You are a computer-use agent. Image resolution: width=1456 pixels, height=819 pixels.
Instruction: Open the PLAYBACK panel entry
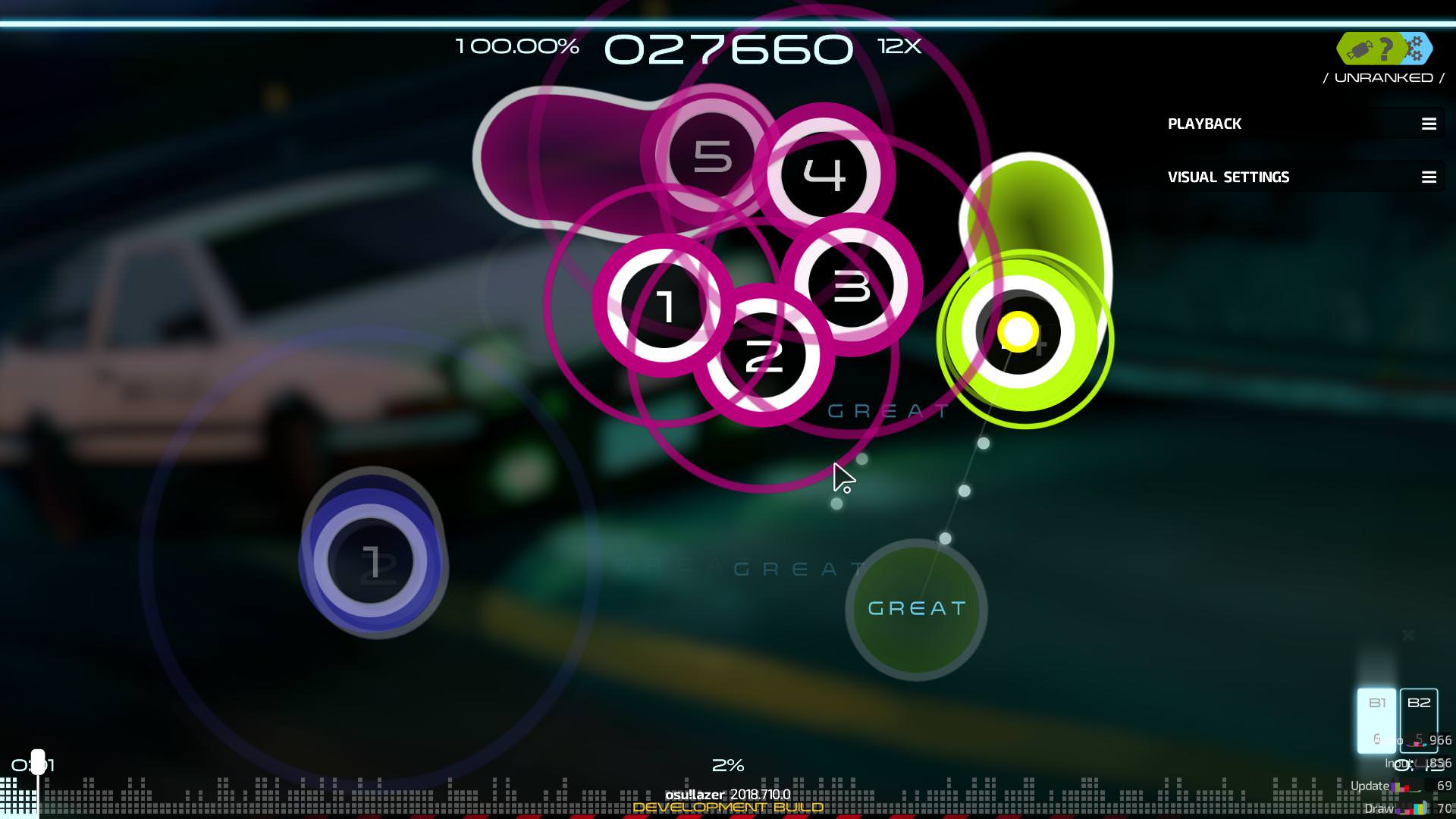[x=1205, y=124]
